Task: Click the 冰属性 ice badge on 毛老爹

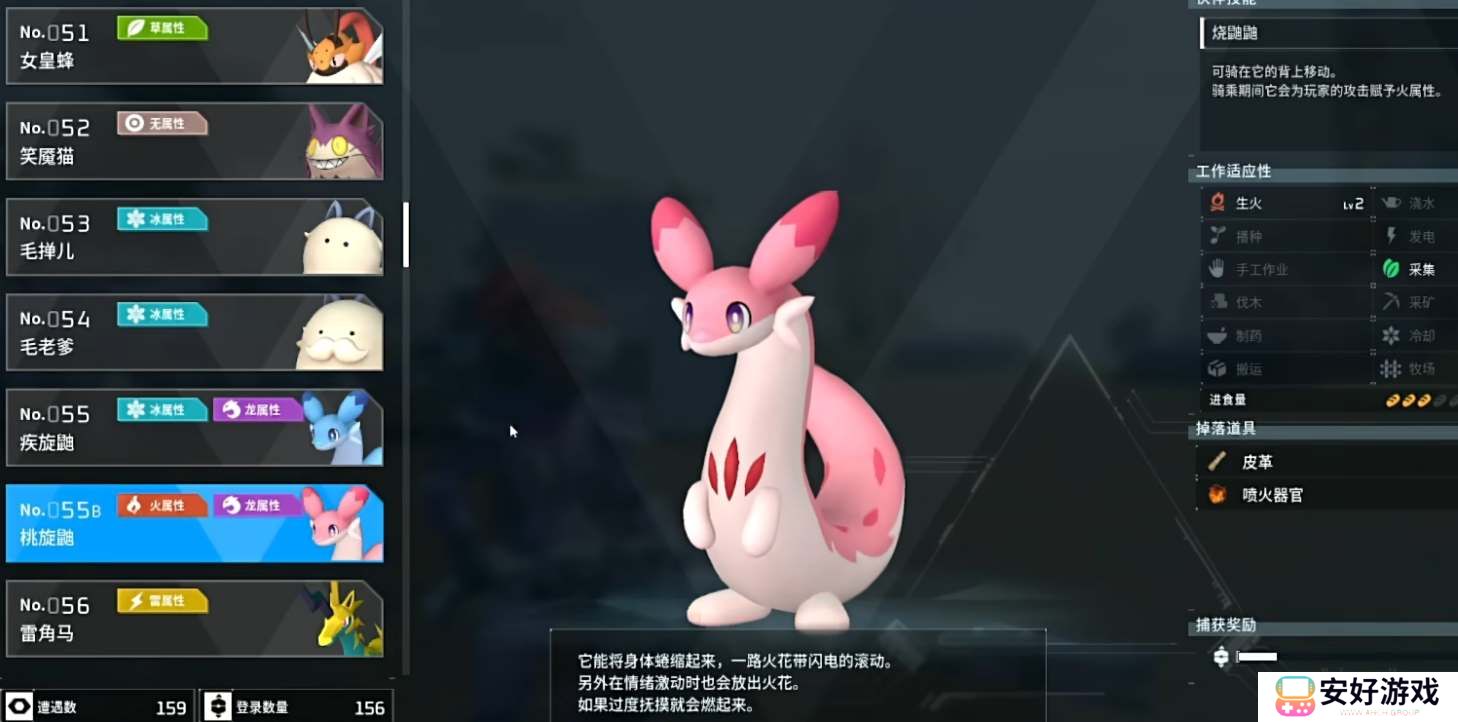Action: click(x=162, y=315)
